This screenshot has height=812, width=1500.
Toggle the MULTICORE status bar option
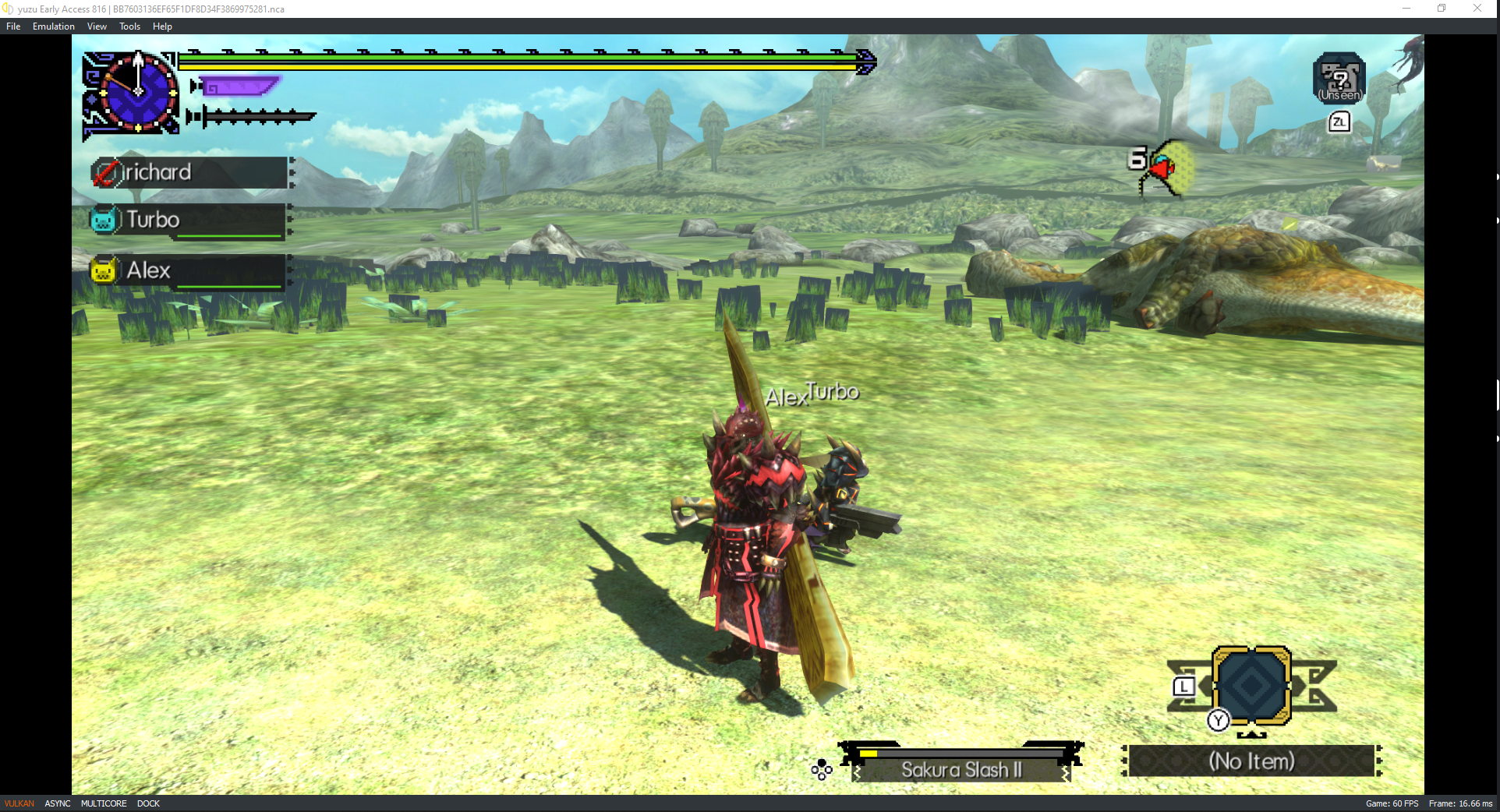point(104,803)
